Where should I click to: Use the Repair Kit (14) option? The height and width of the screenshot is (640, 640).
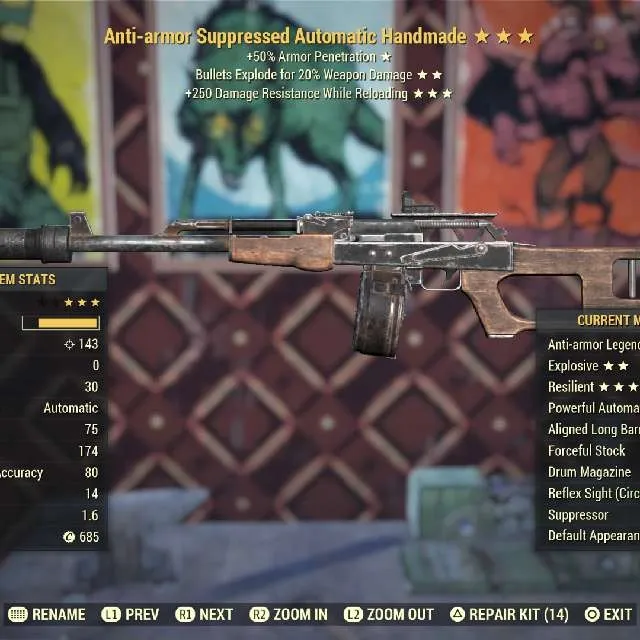coord(510,614)
